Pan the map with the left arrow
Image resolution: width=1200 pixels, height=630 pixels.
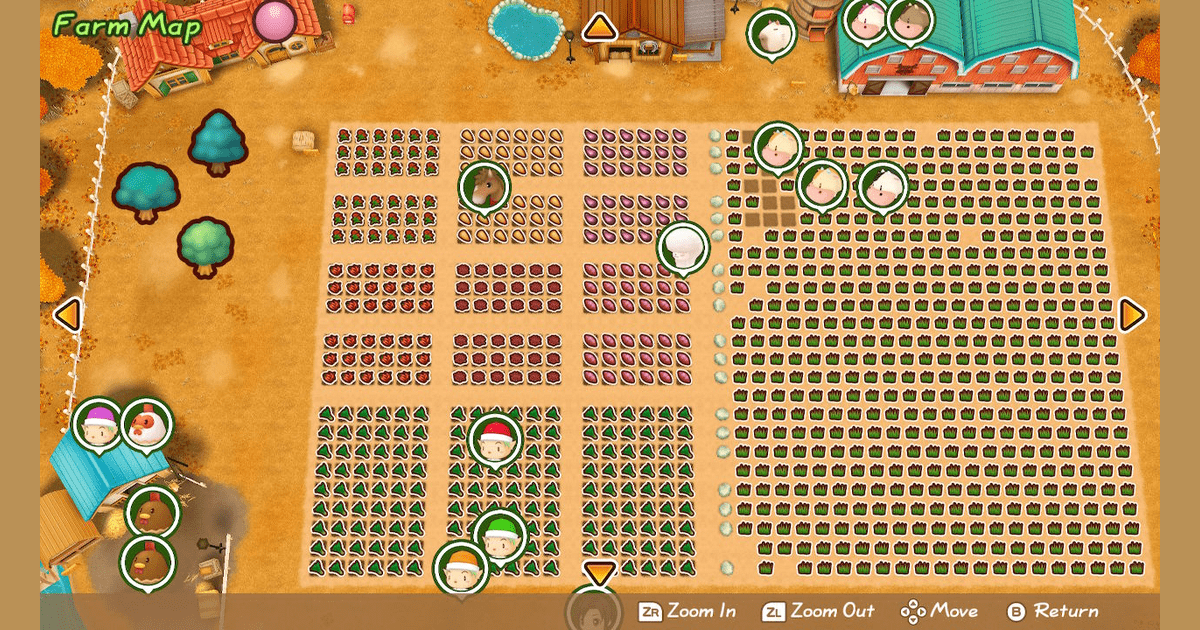coord(66,315)
